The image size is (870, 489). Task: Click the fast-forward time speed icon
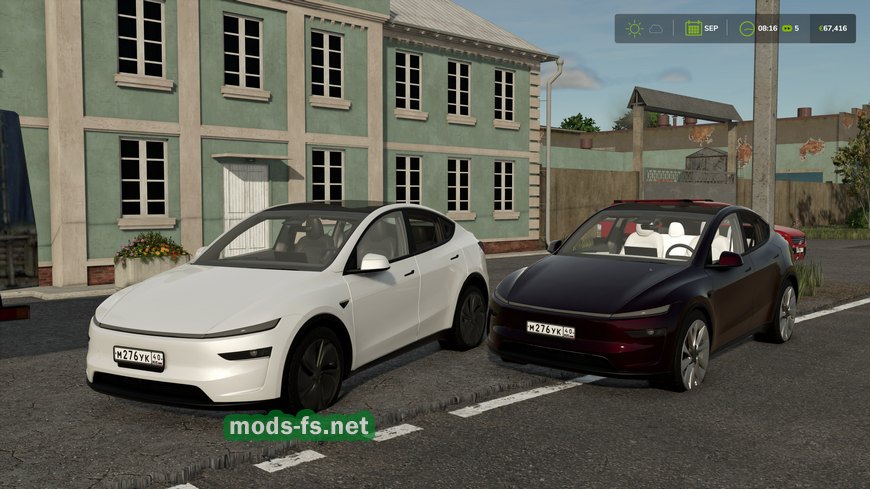coord(785,28)
